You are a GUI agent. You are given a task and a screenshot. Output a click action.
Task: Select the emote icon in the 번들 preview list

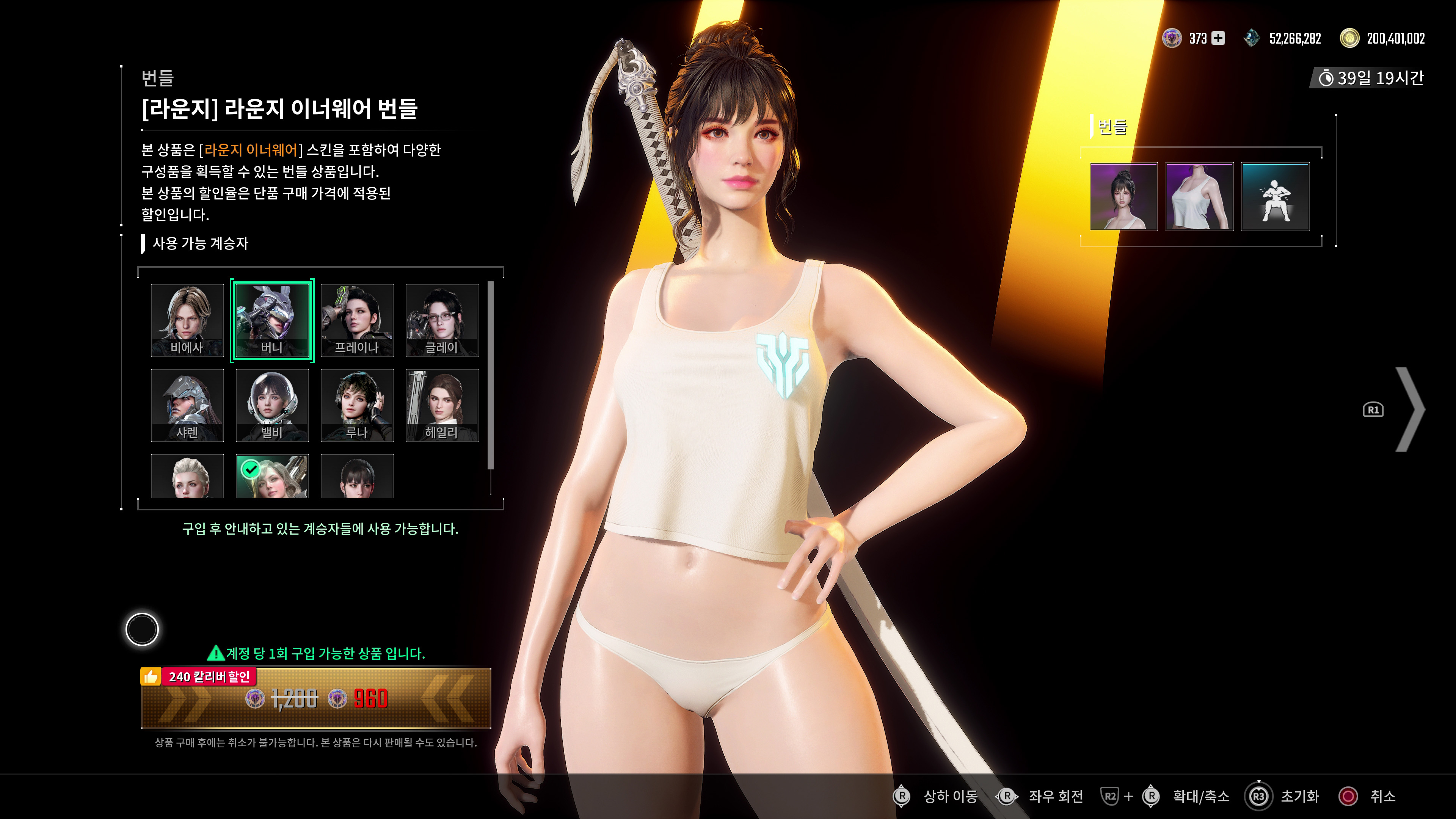tap(1276, 196)
